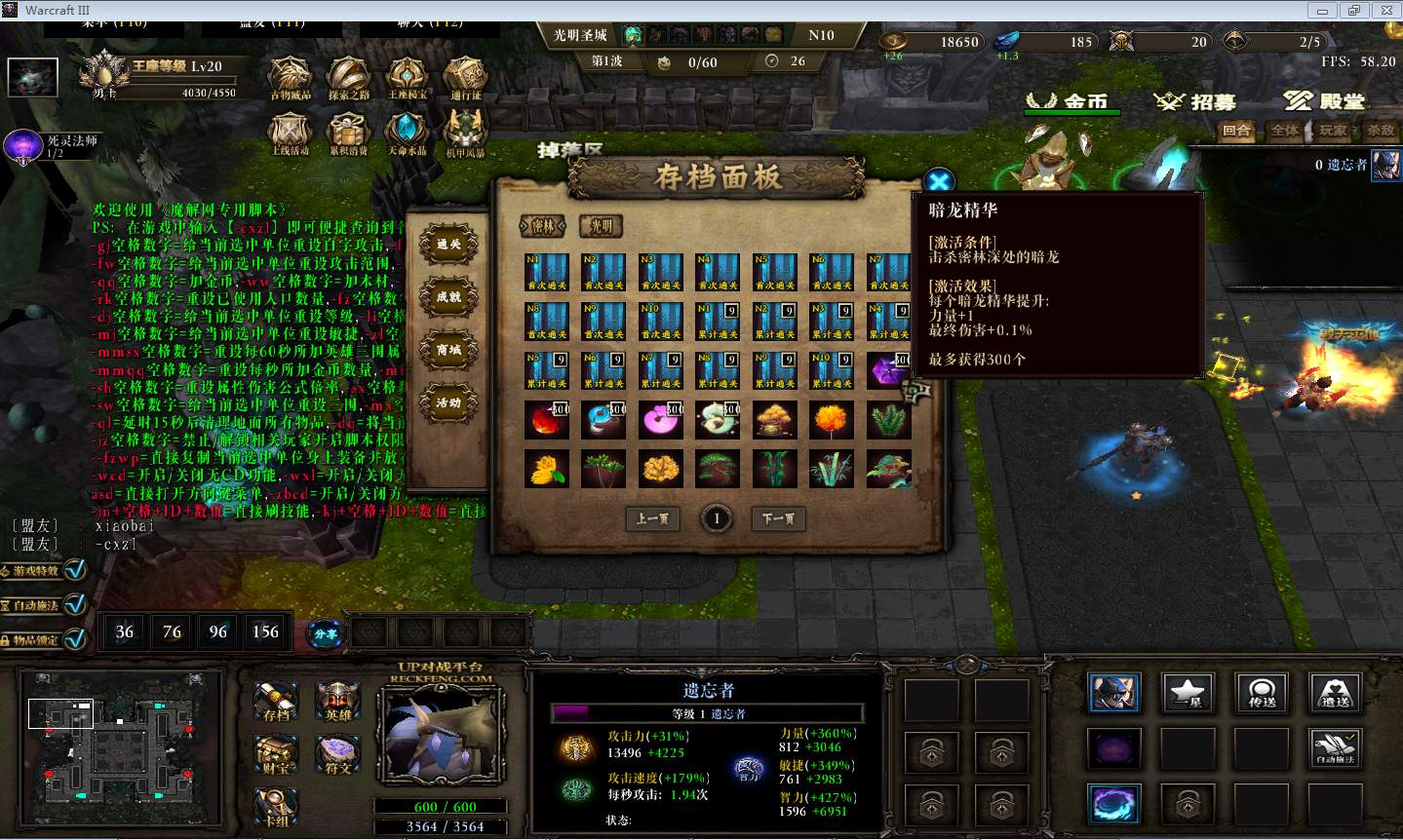
Task: Open the 英雄 hero menu
Action: pyautogui.click(x=338, y=701)
